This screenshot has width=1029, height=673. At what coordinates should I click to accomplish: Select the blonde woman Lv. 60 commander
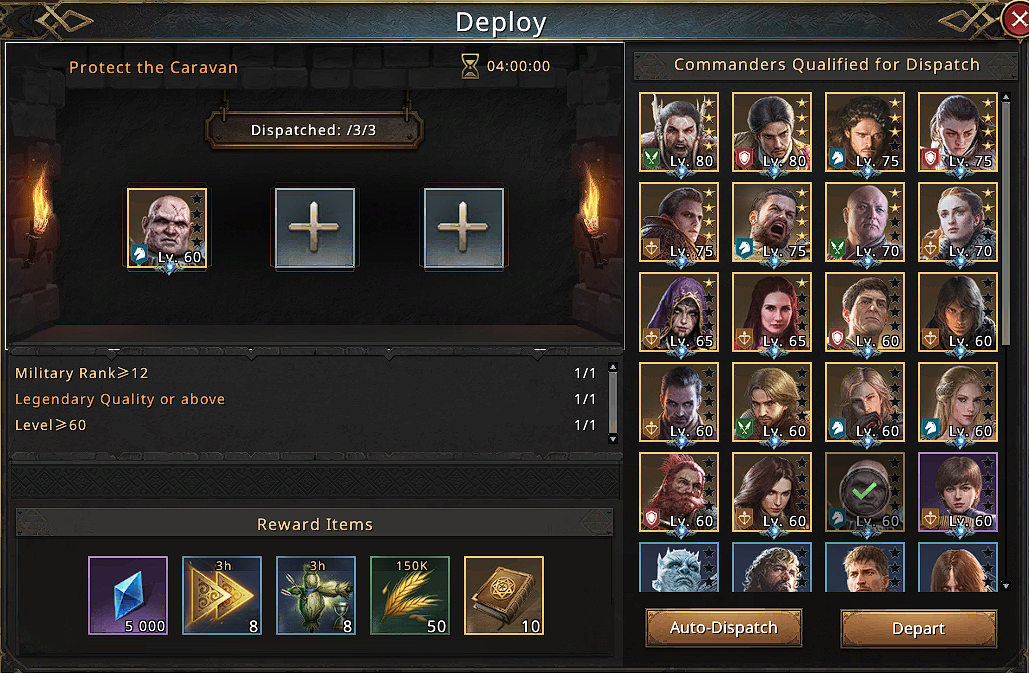958,402
